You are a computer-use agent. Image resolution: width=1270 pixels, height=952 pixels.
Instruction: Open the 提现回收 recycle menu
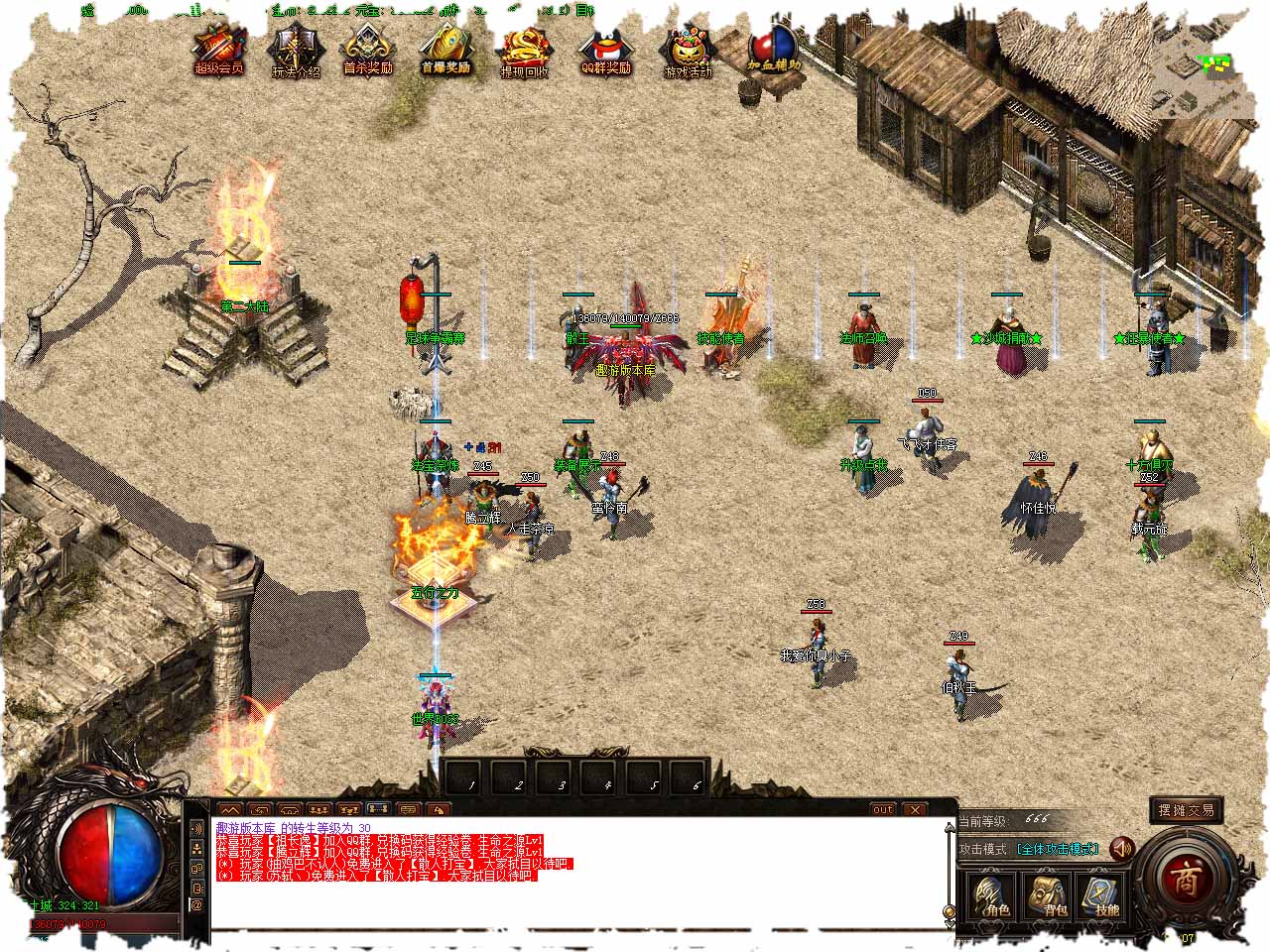click(524, 52)
